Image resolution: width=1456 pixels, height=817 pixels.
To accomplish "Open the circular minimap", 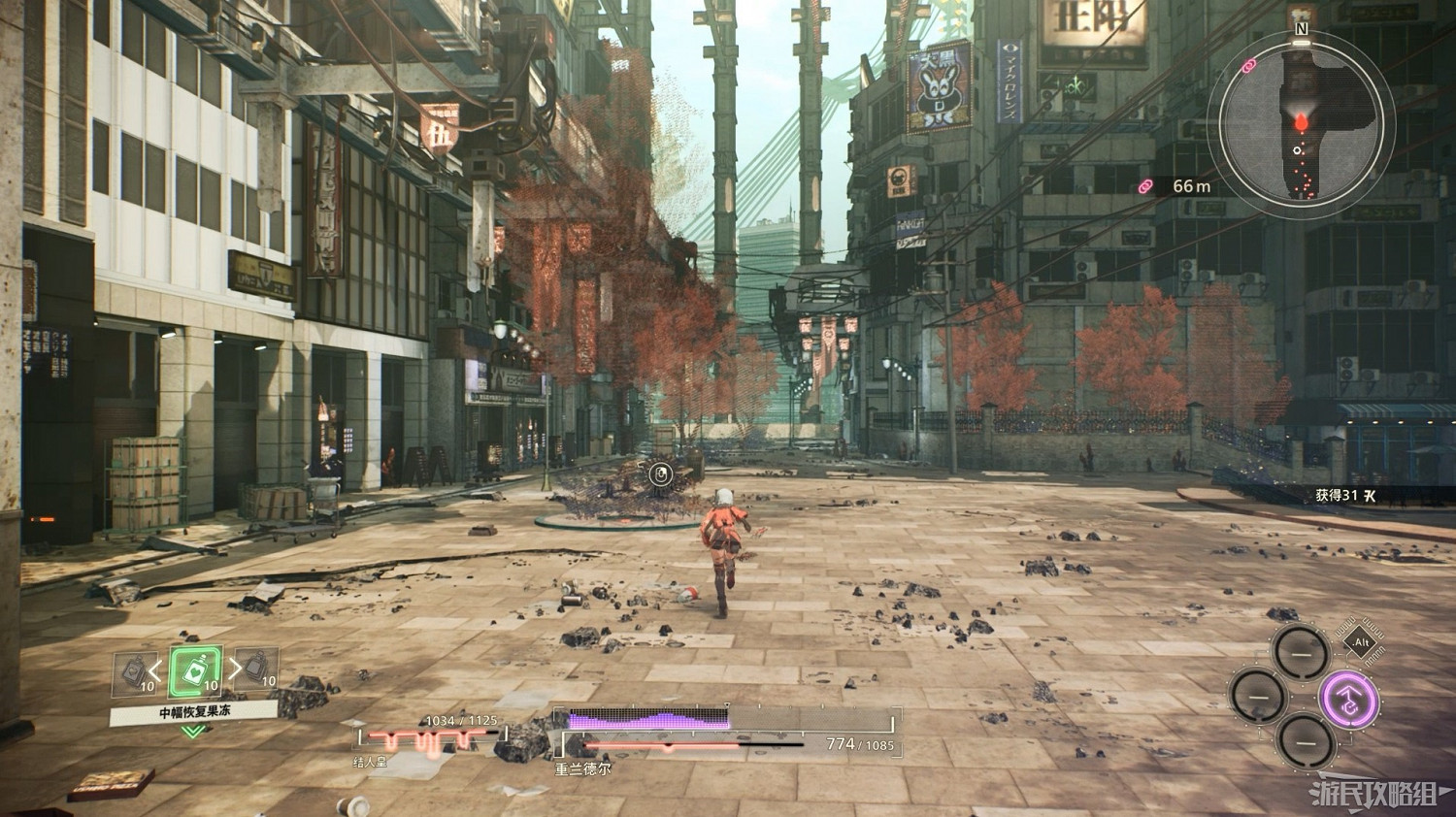I will coord(1306,125).
